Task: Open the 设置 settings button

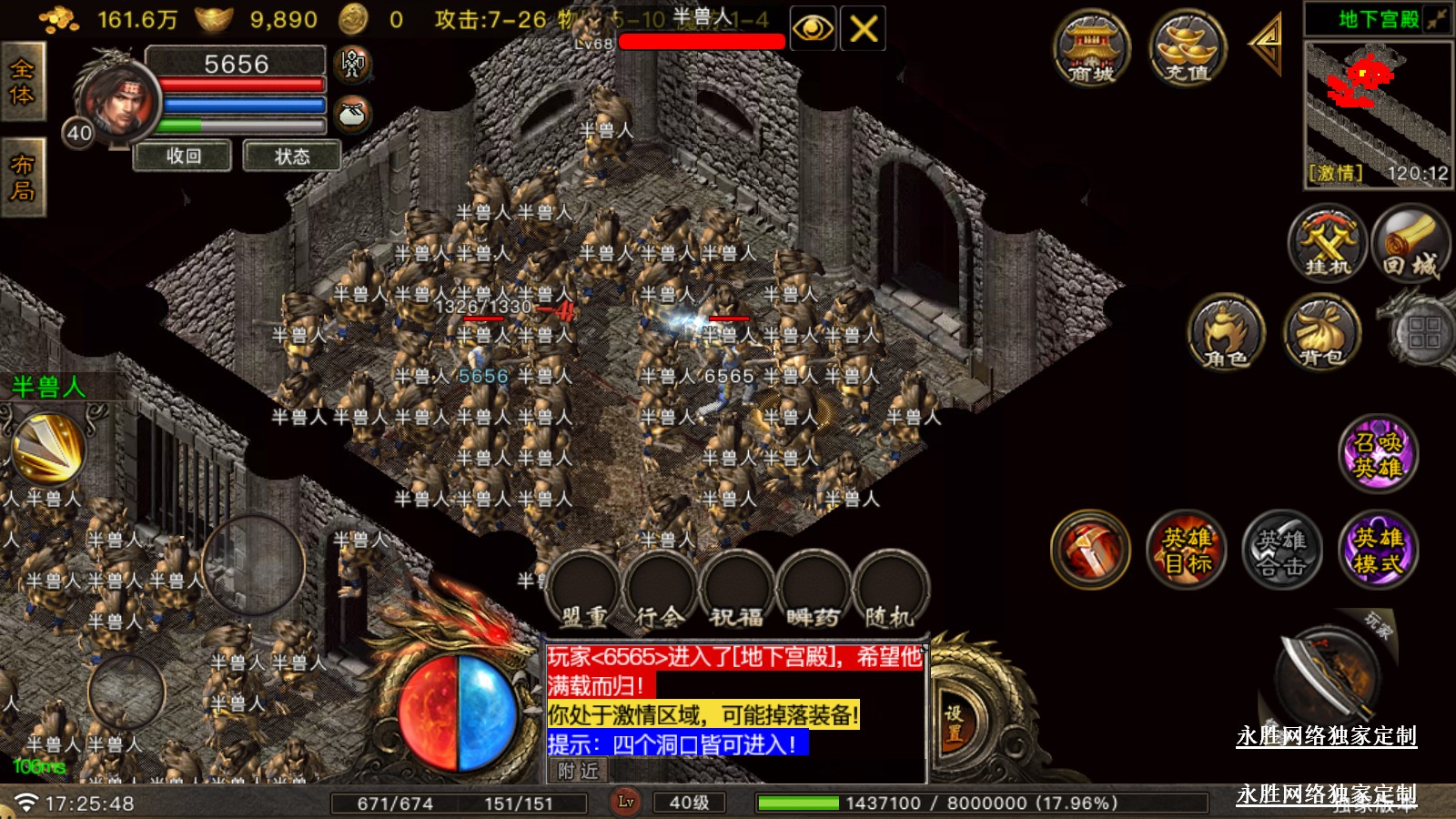Action: coord(953,723)
